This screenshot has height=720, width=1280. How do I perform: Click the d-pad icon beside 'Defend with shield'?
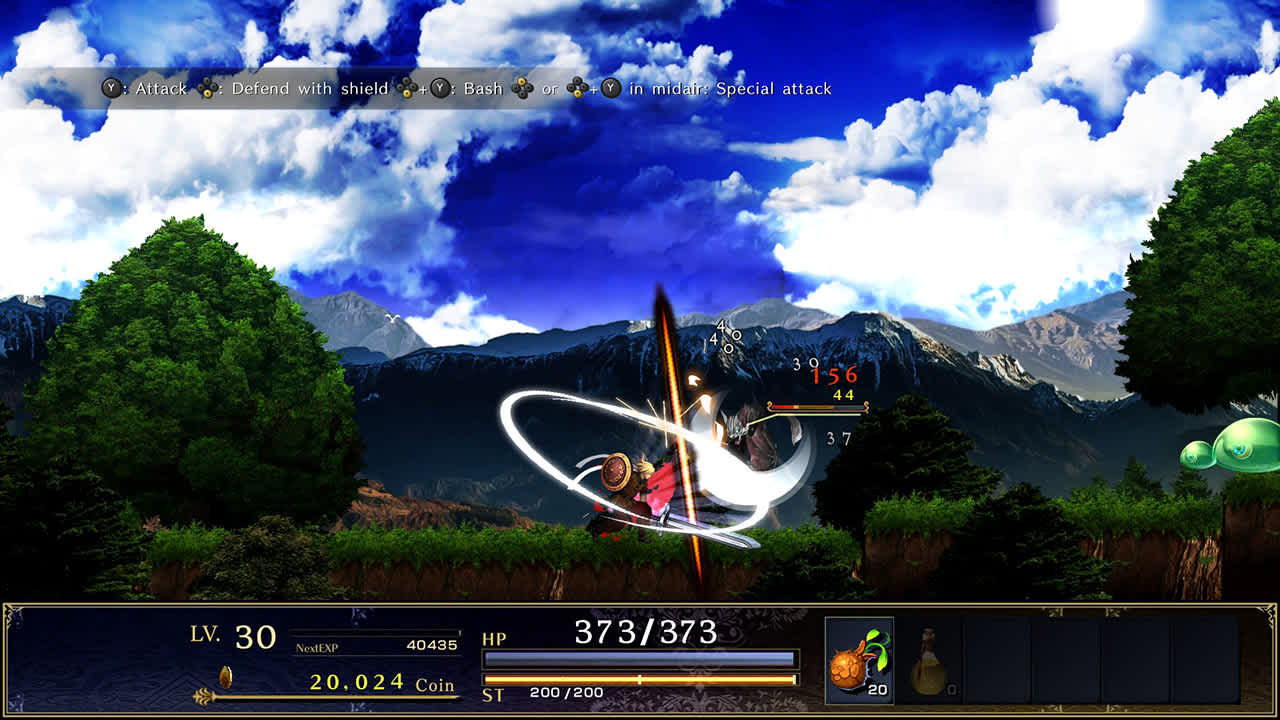(x=208, y=89)
